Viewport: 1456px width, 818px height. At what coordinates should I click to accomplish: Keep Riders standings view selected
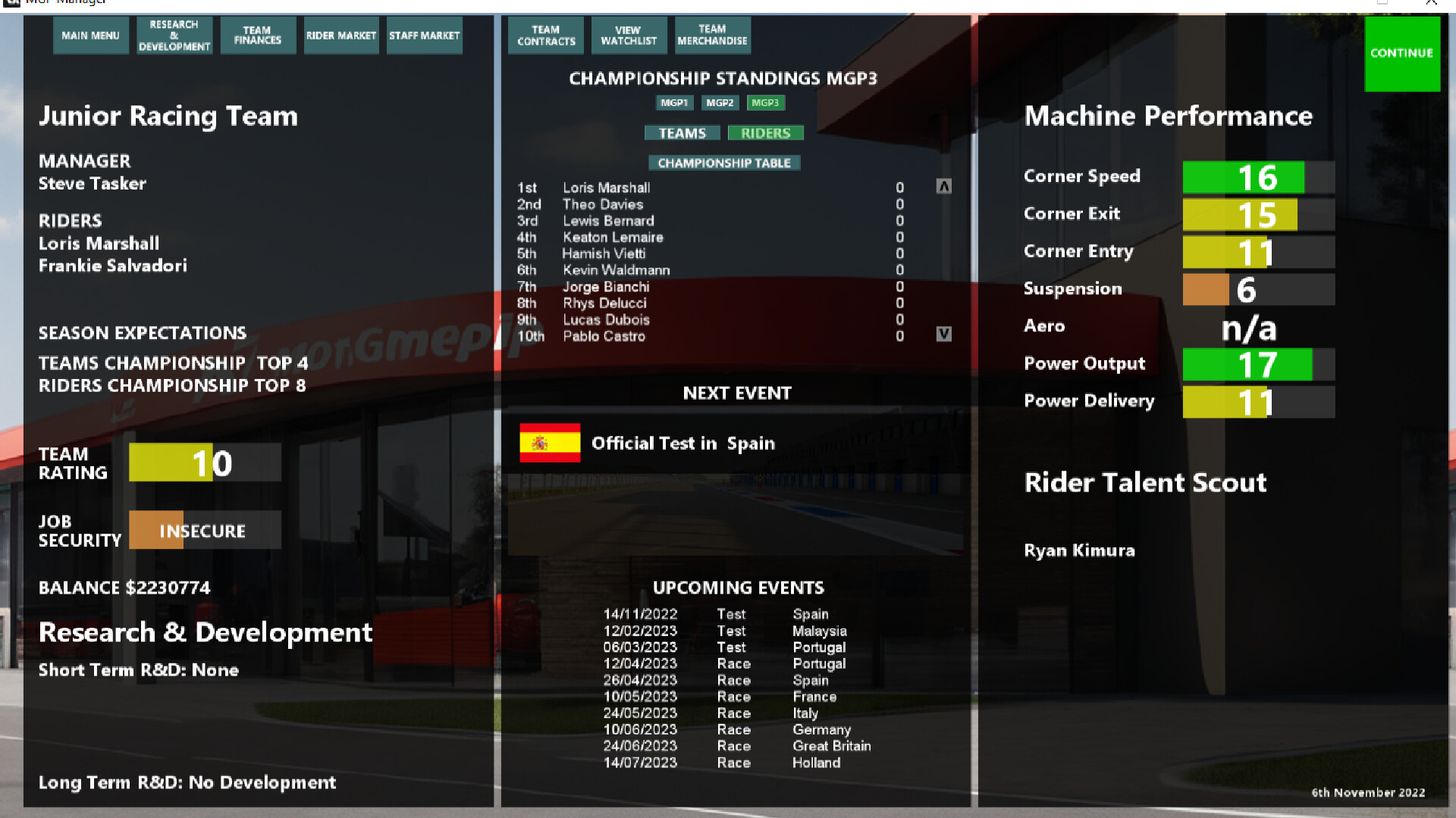tap(765, 133)
